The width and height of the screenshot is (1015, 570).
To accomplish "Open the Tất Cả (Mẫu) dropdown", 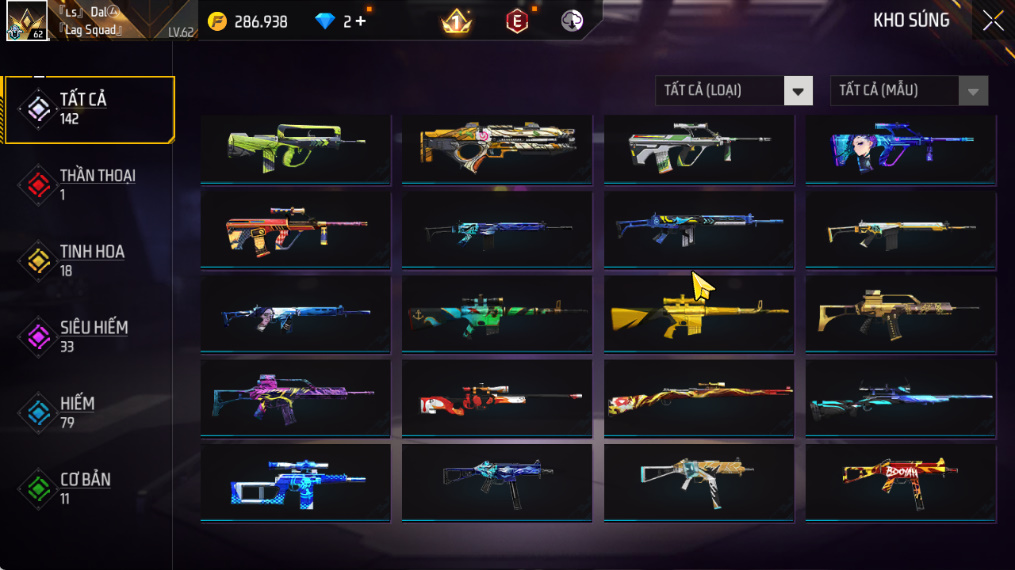I will (x=908, y=91).
